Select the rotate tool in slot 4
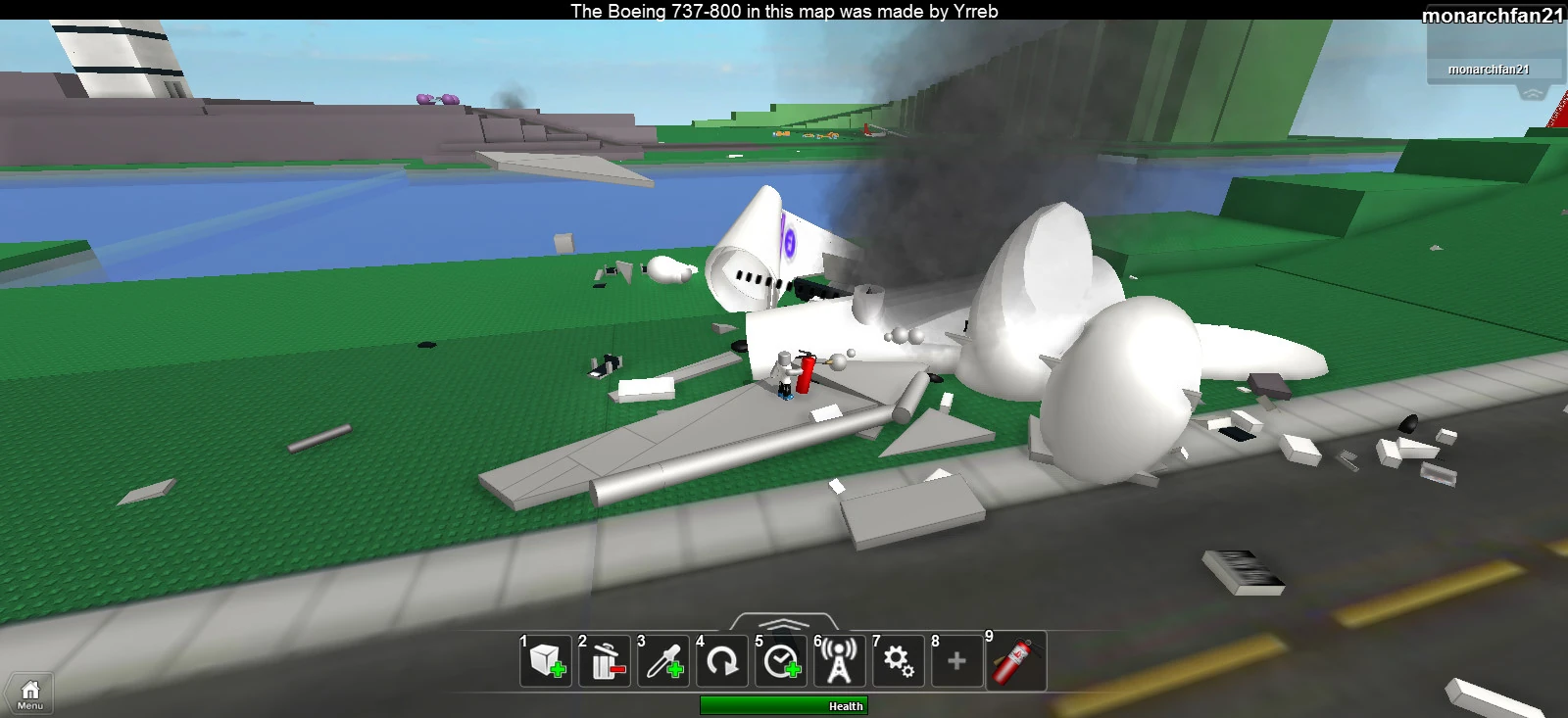 click(722, 662)
